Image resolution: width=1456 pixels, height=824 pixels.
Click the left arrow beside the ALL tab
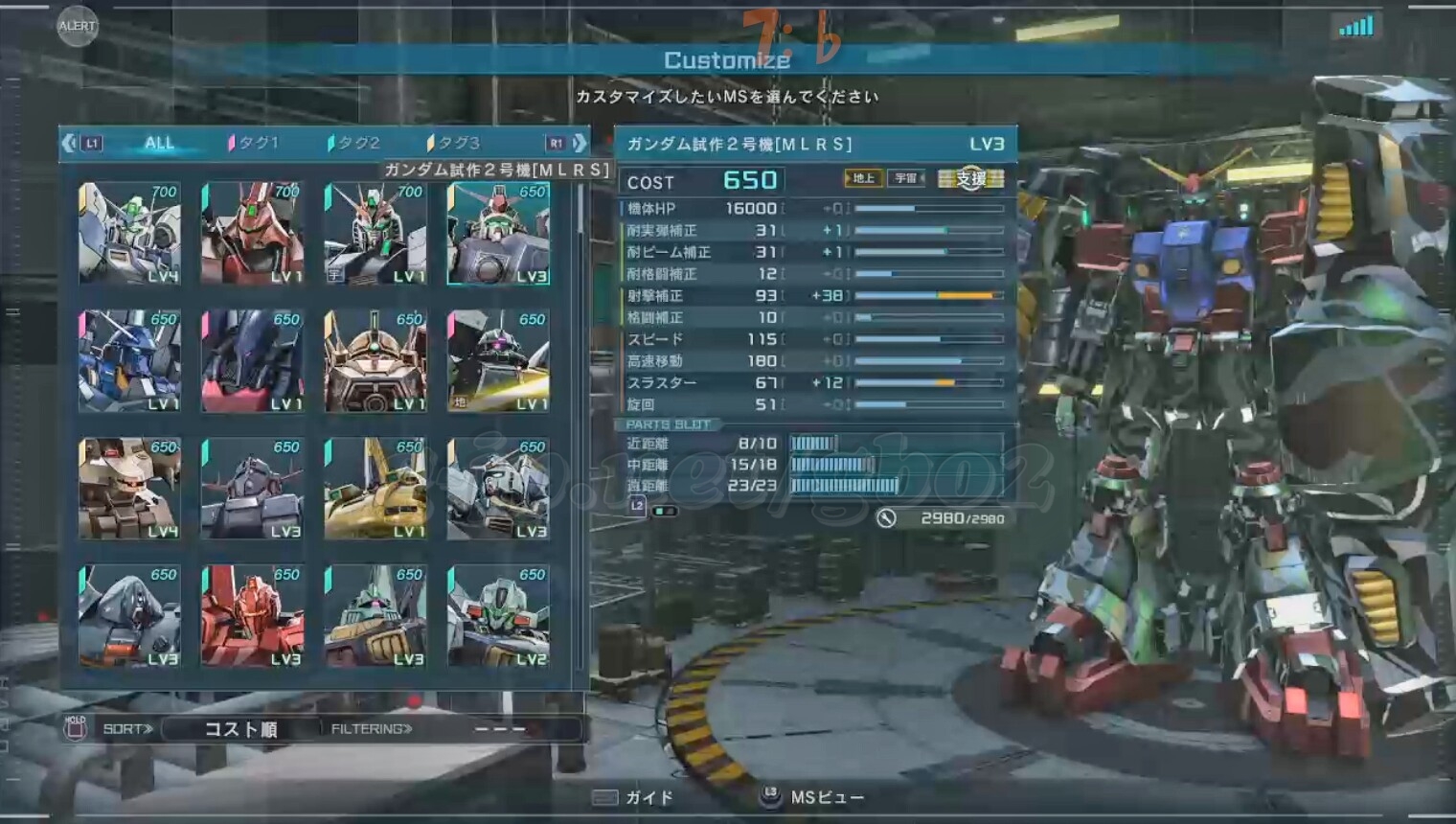(x=69, y=144)
